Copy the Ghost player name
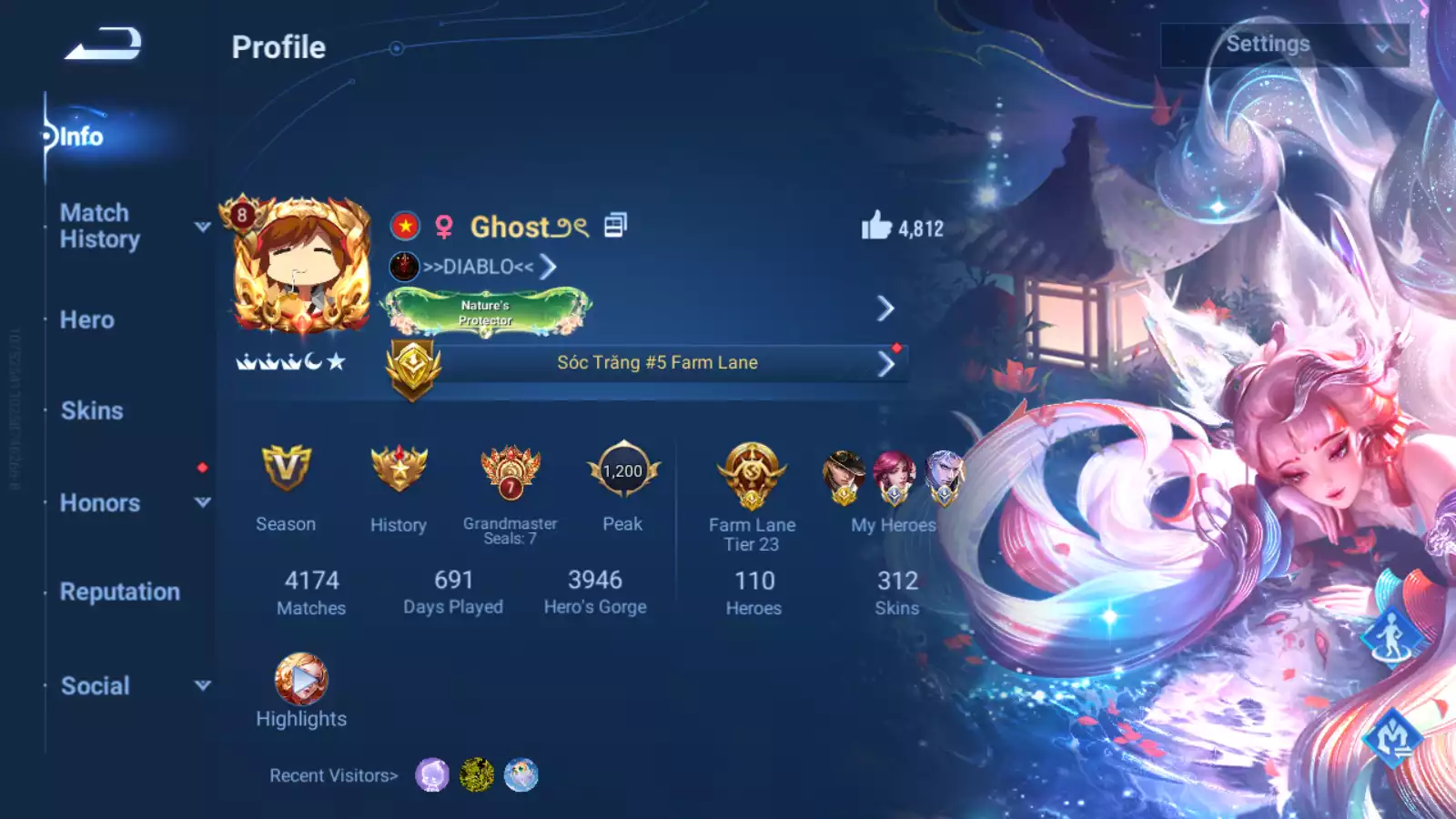This screenshot has height=819, width=1456. click(x=615, y=226)
